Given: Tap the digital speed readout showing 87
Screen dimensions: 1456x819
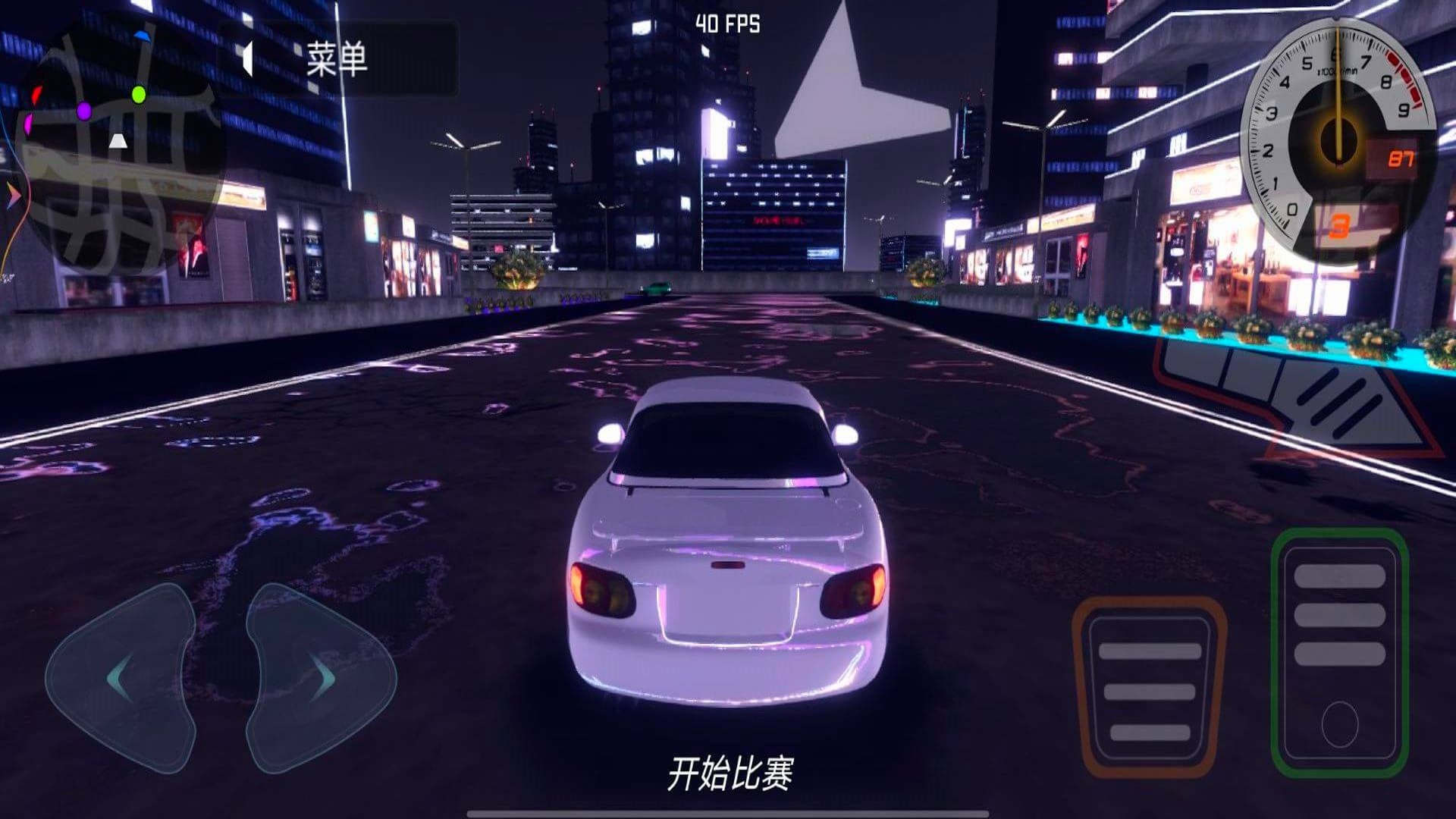Looking at the screenshot, I should [1403, 158].
